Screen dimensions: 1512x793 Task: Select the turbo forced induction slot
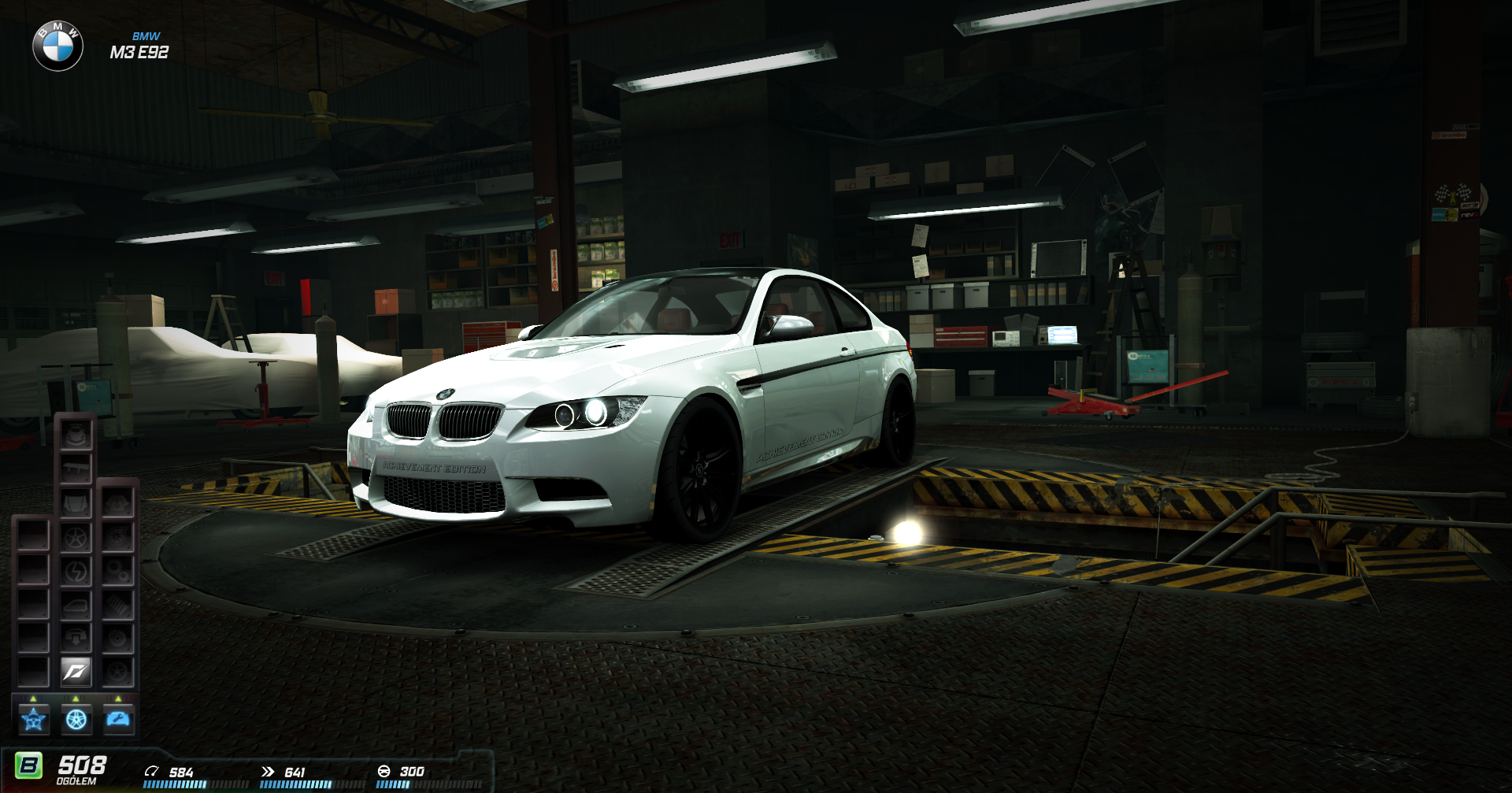point(118,537)
